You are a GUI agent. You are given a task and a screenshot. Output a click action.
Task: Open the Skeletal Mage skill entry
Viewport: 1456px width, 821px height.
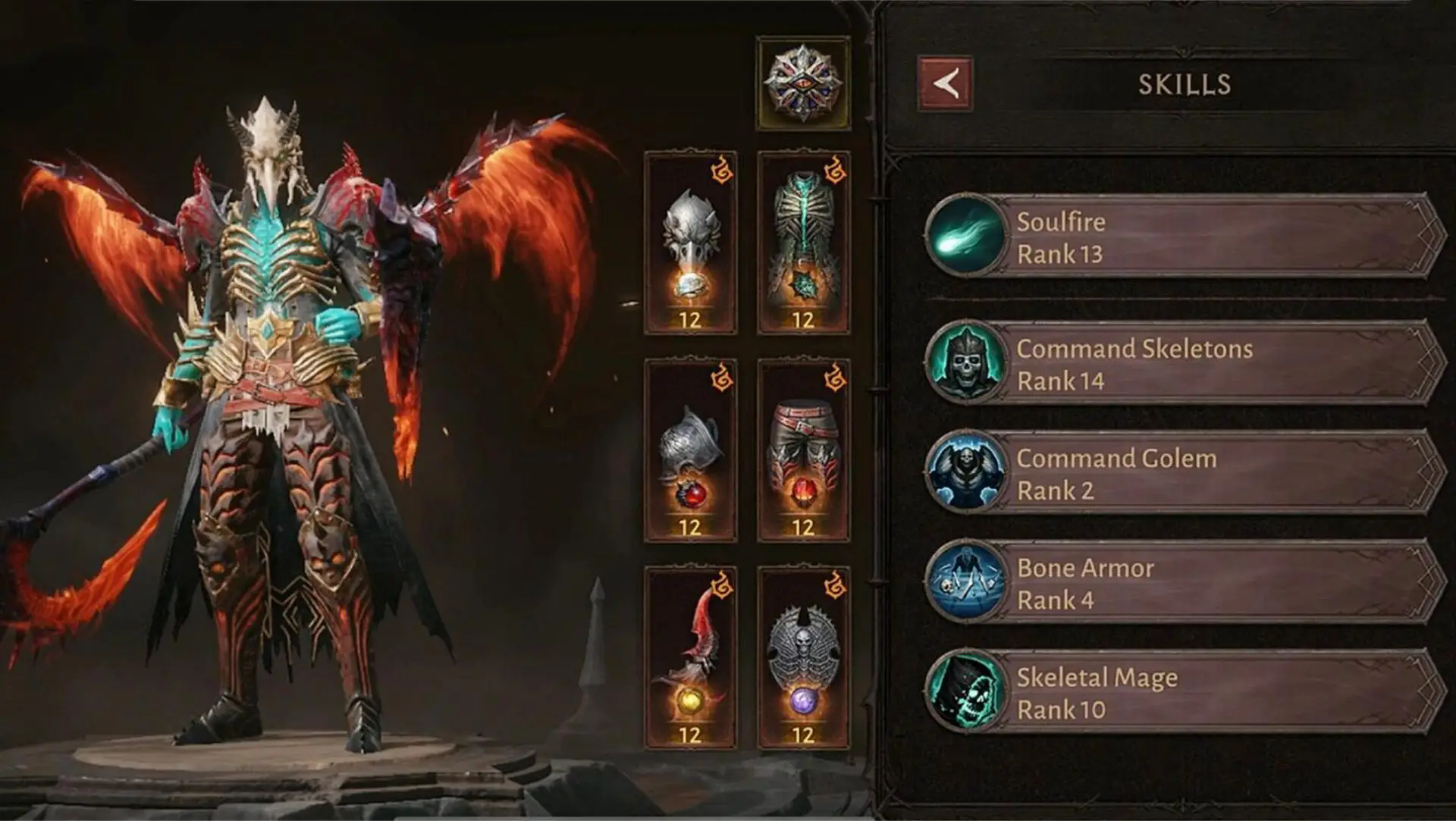tap(1183, 692)
